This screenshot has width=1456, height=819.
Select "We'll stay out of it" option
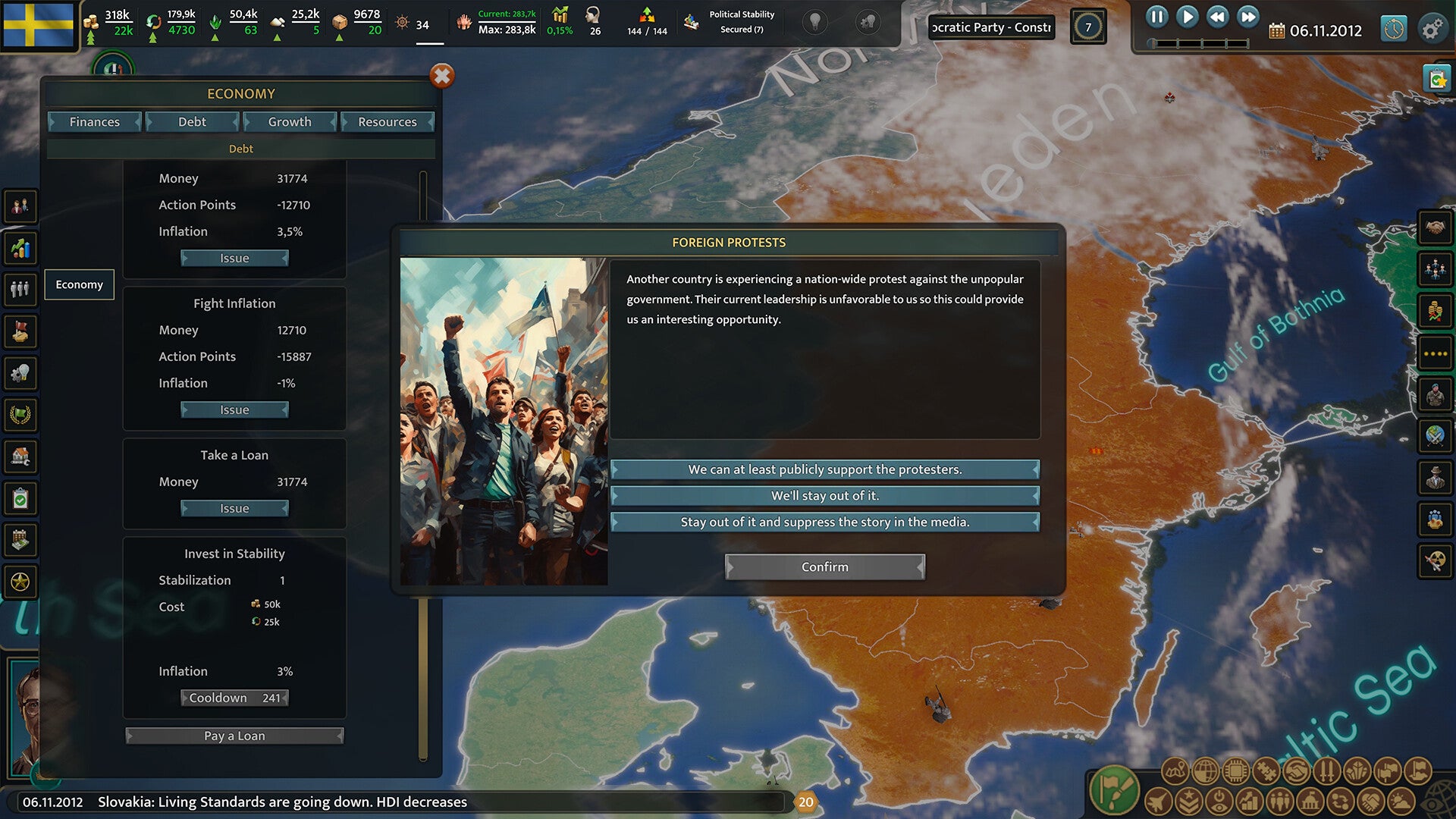pyautogui.click(x=825, y=496)
